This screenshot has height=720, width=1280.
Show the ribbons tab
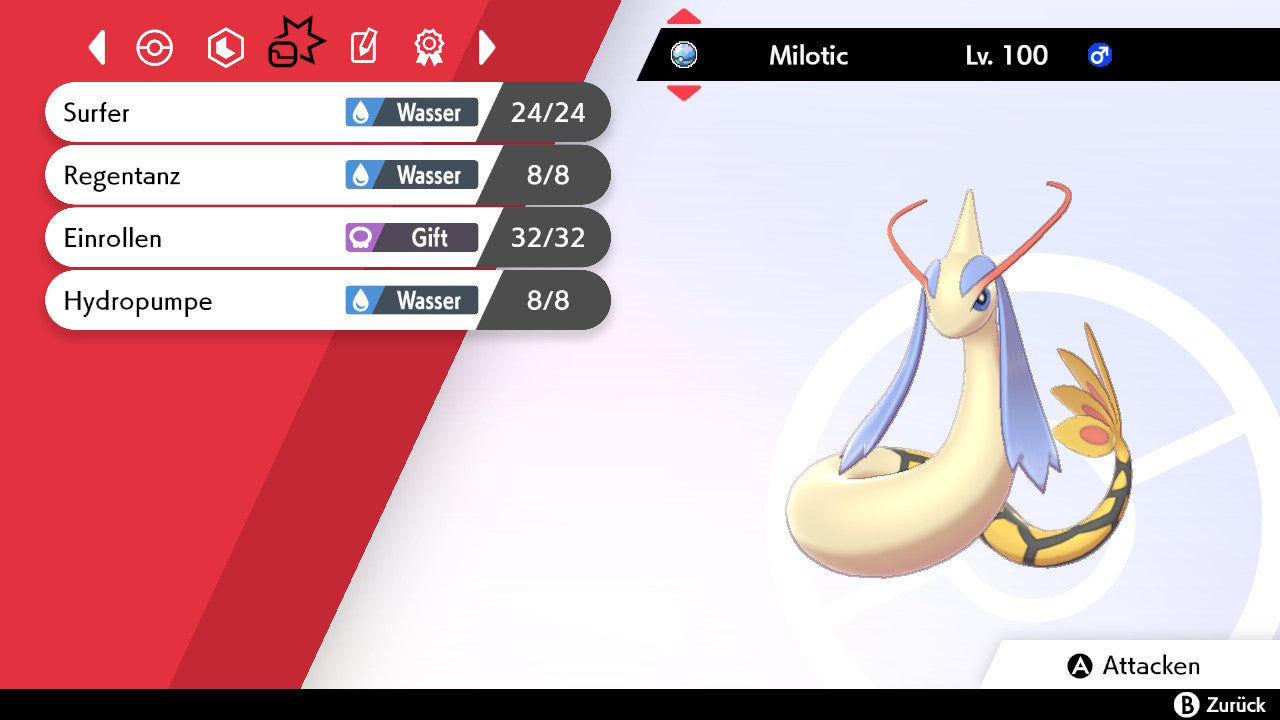tap(429, 48)
